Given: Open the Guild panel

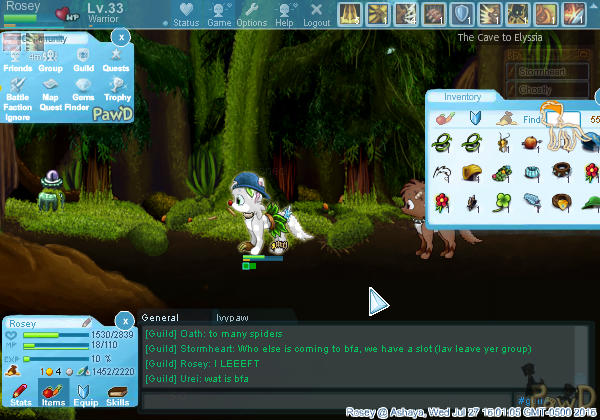Looking at the screenshot, I should pyautogui.click(x=84, y=62).
